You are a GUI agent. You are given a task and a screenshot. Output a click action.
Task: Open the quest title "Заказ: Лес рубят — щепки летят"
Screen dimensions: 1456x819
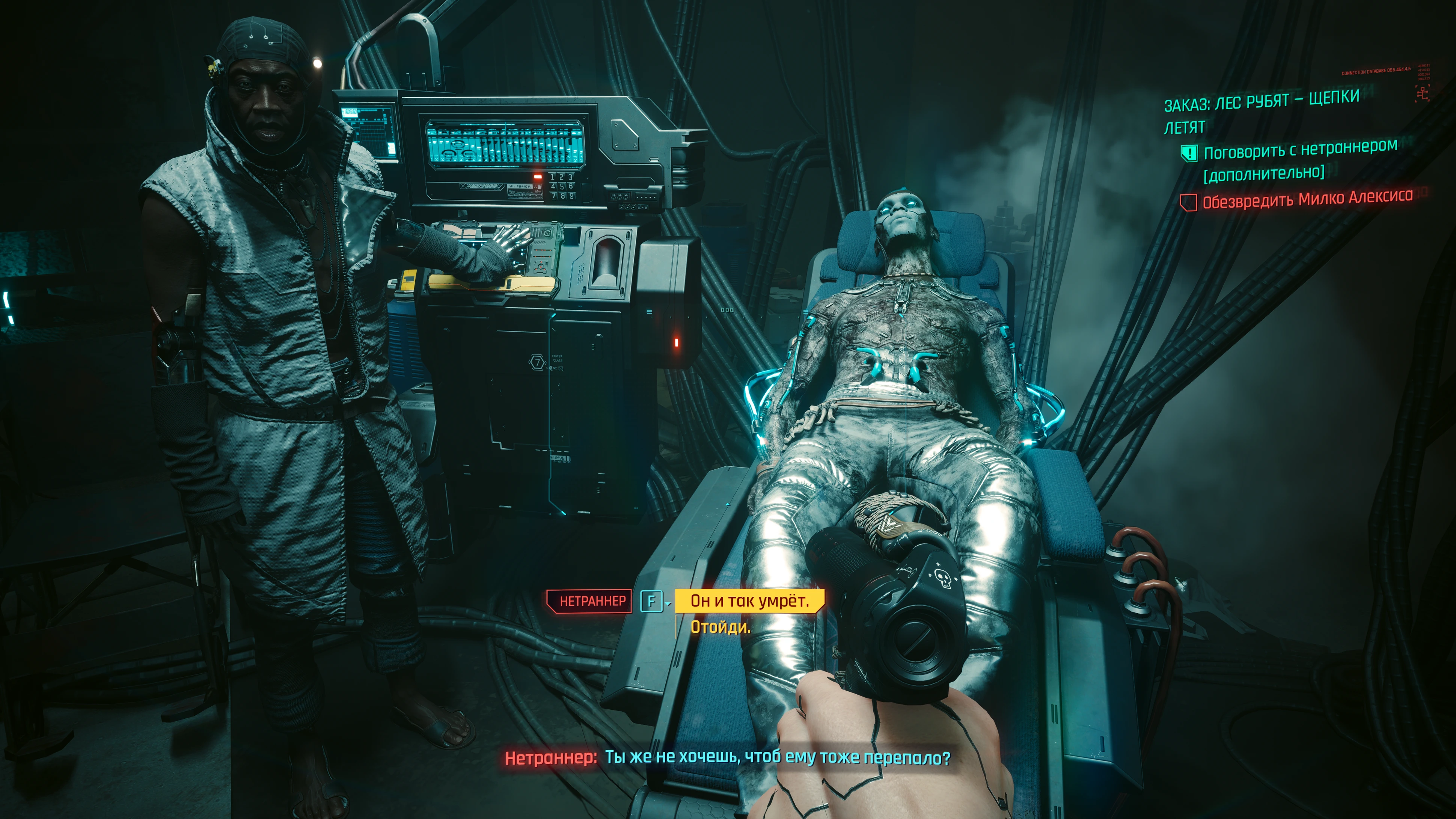[x=1260, y=113]
